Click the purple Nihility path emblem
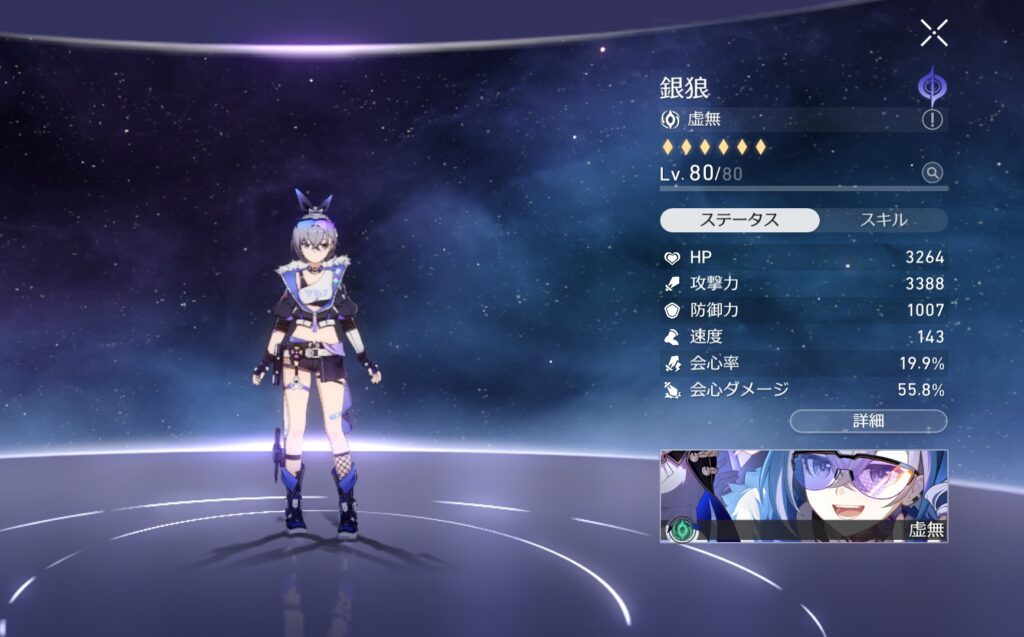Image resolution: width=1024 pixels, height=637 pixels. [932, 85]
